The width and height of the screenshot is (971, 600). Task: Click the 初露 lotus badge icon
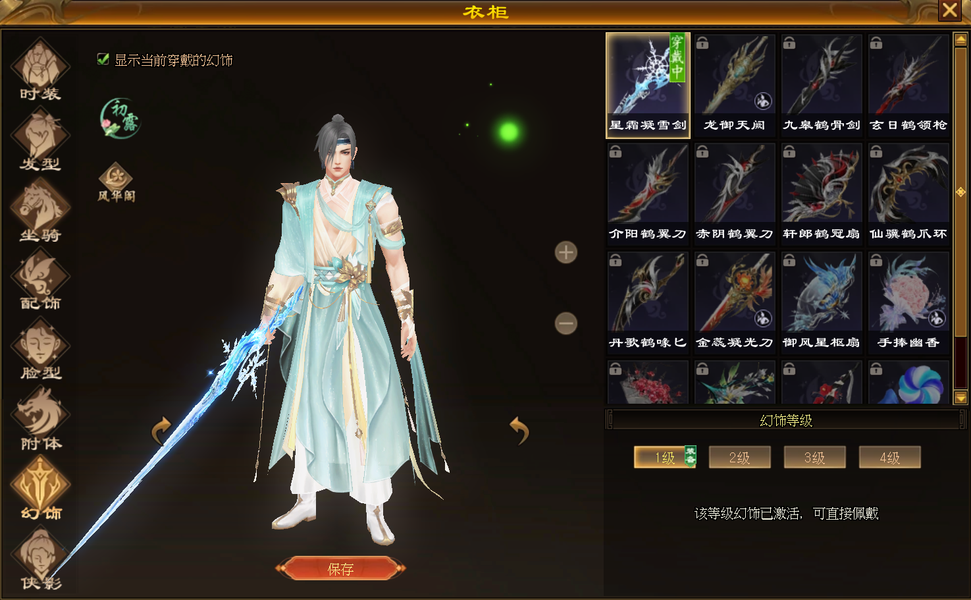point(120,118)
